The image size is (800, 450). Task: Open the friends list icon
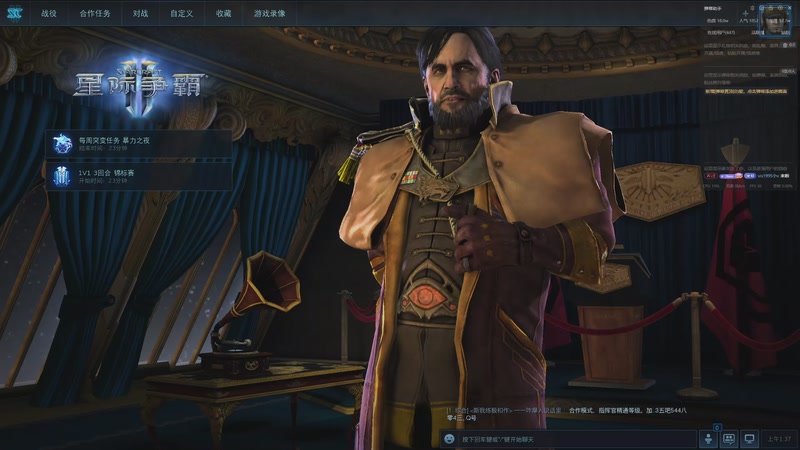(x=708, y=439)
